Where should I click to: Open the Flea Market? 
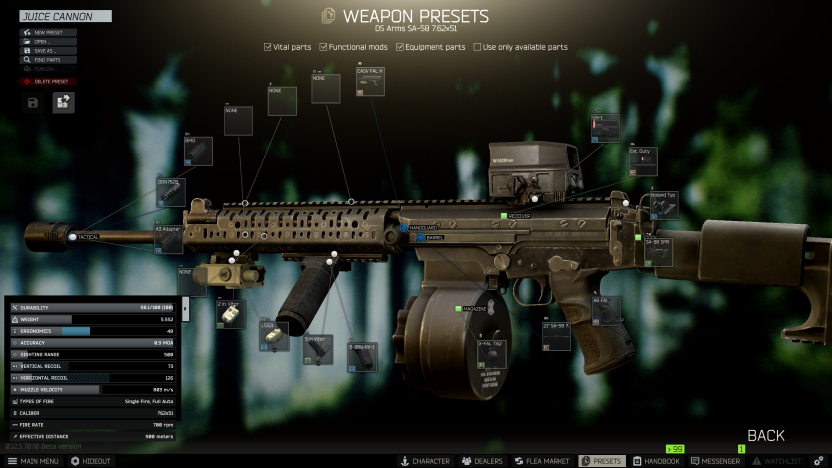click(x=542, y=461)
